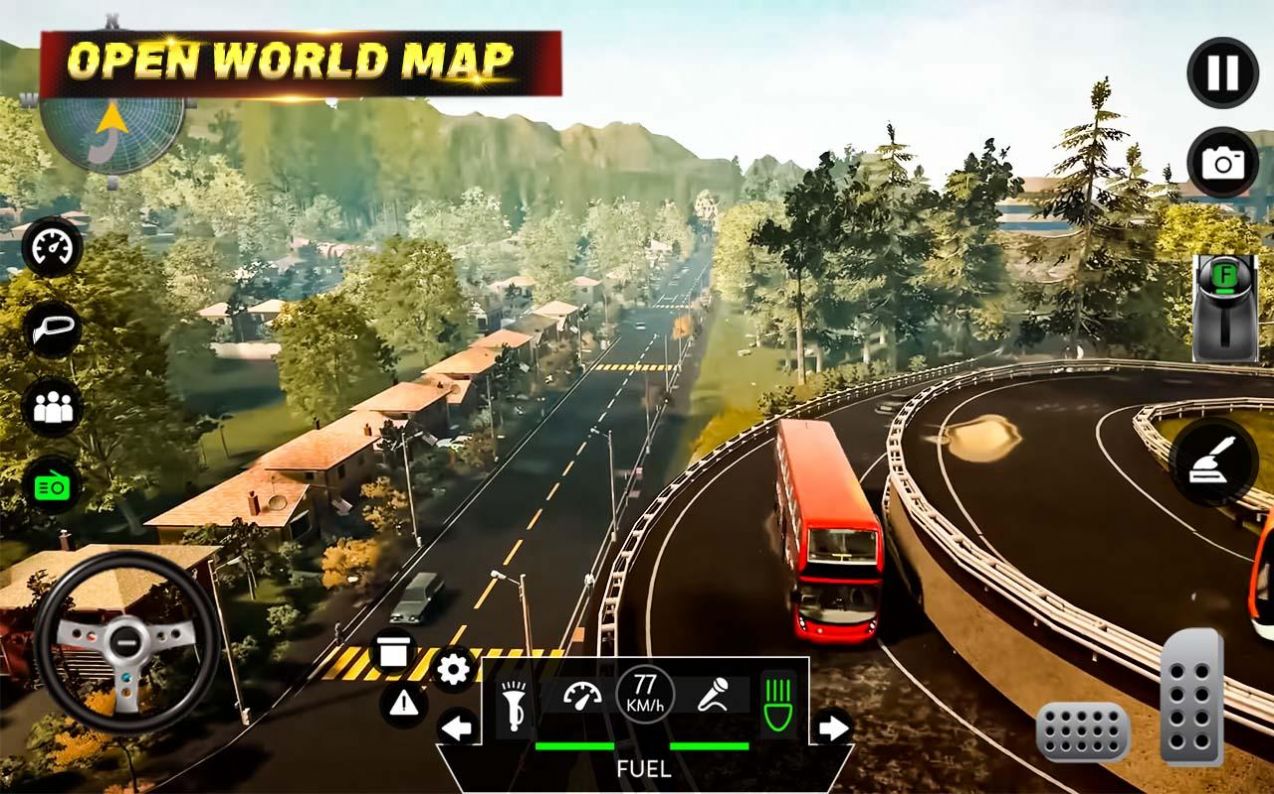Signal left with the left arrow indicator
This screenshot has height=794, width=1274.
pyautogui.click(x=458, y=727)
